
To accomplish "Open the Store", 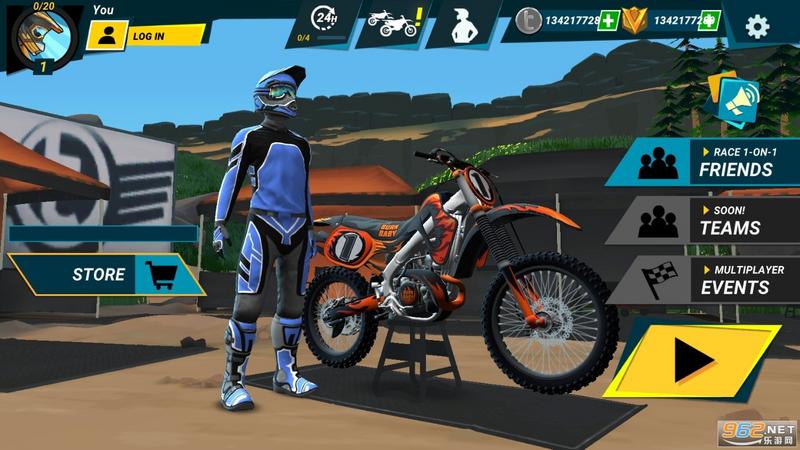I will coord(105,274).
